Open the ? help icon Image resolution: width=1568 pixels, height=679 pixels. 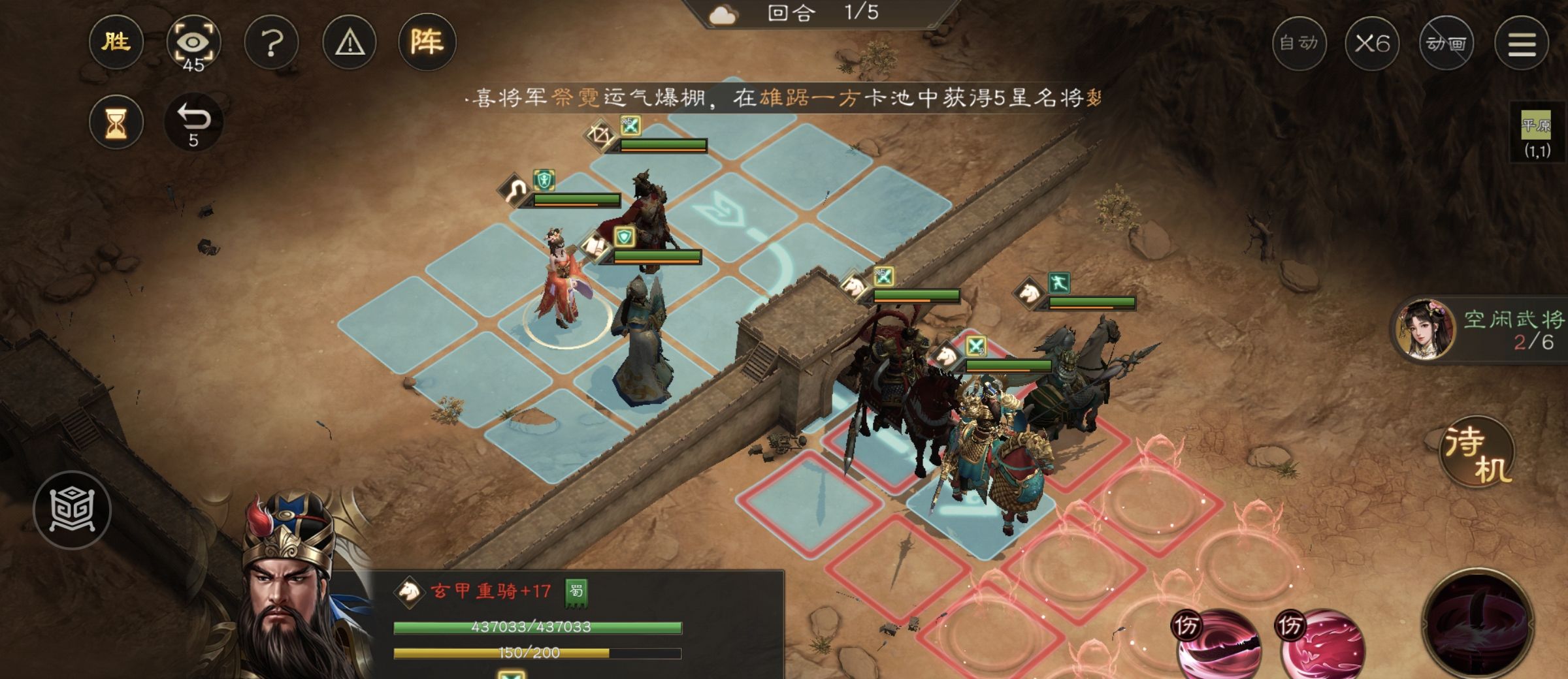271,42
